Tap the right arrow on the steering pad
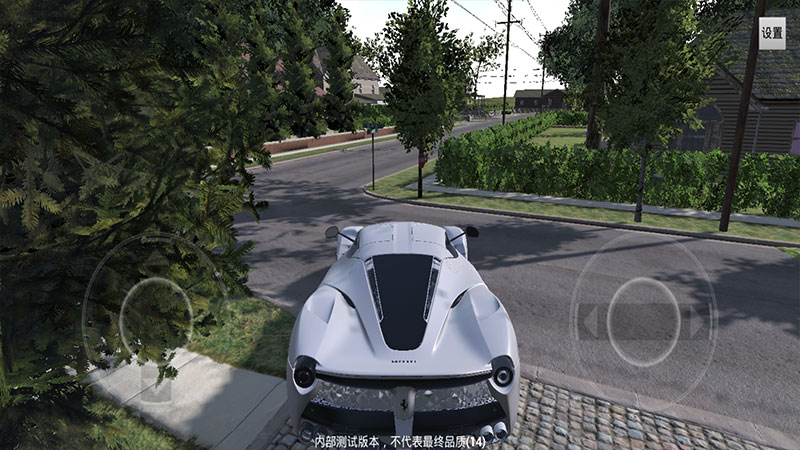 point(696,322)
